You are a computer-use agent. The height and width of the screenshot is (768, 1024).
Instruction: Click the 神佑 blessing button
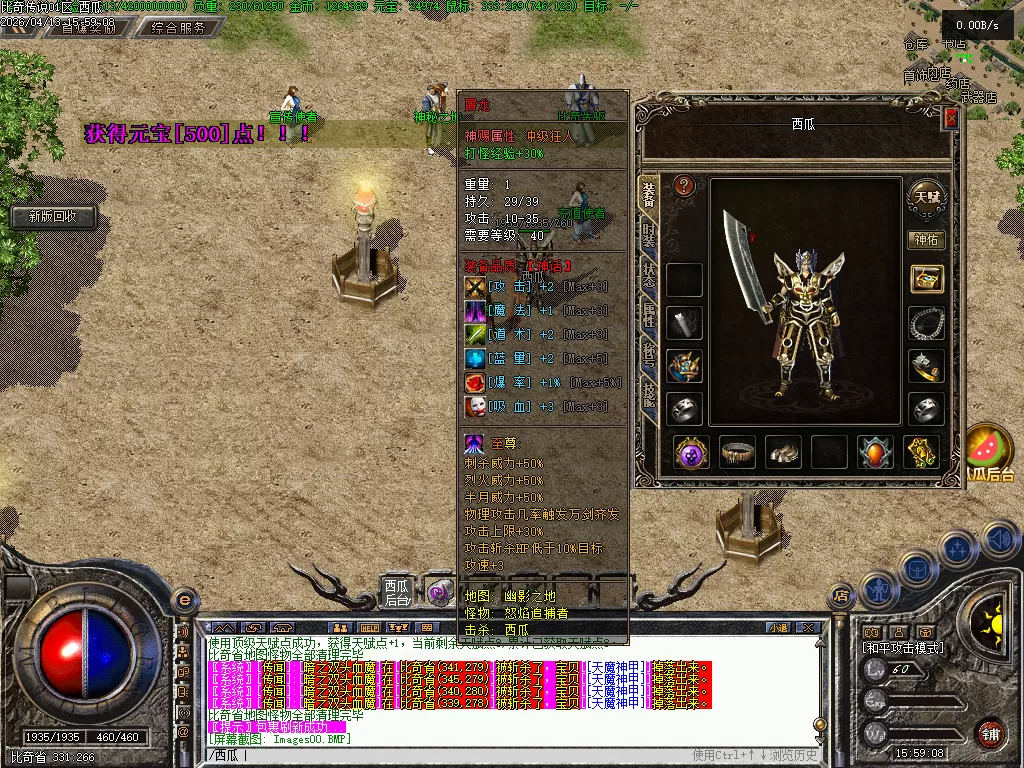(x=925, y=239)
